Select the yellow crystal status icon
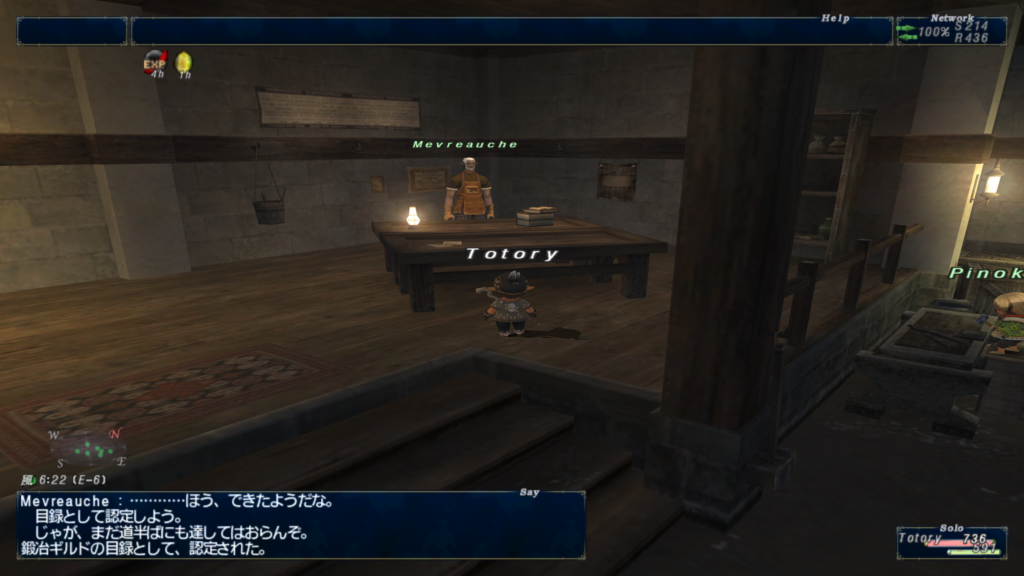The image size is (1024, 576). [184, 63]
